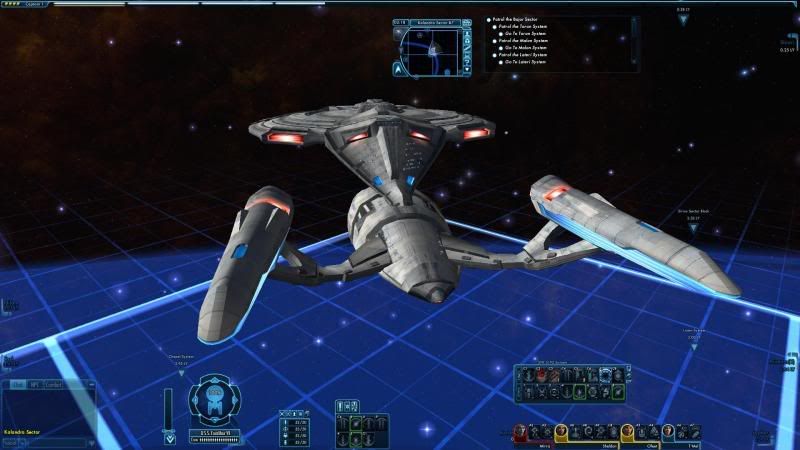Select the Go To Malon System objective
This screenshot has width=800, height=450.
pyautogui.click(x=524, y=47)
